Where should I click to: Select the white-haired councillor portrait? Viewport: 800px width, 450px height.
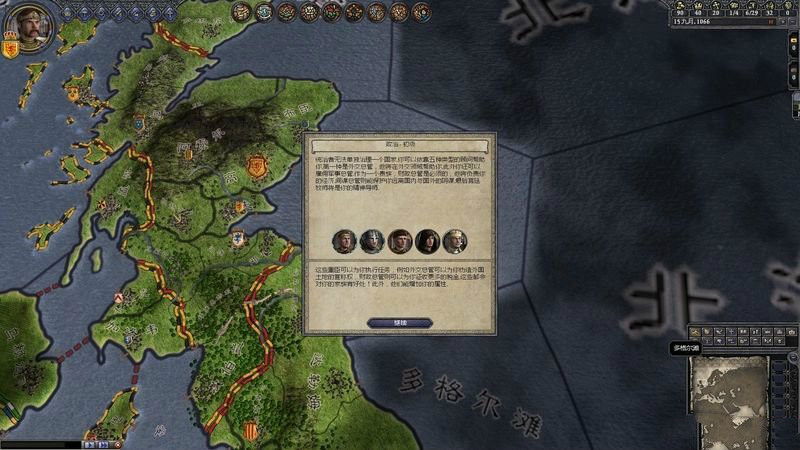(x=454, y=241)
